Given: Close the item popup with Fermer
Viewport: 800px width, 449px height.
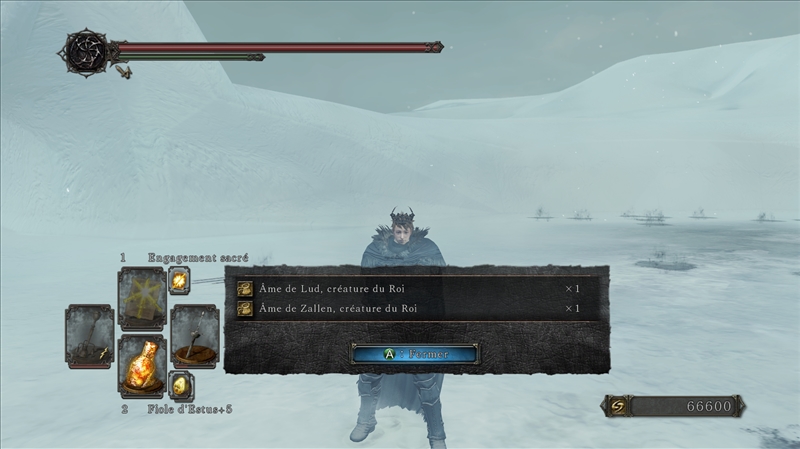Looking at the screenshot, I should pyautogui.click(x=414, y=353).
